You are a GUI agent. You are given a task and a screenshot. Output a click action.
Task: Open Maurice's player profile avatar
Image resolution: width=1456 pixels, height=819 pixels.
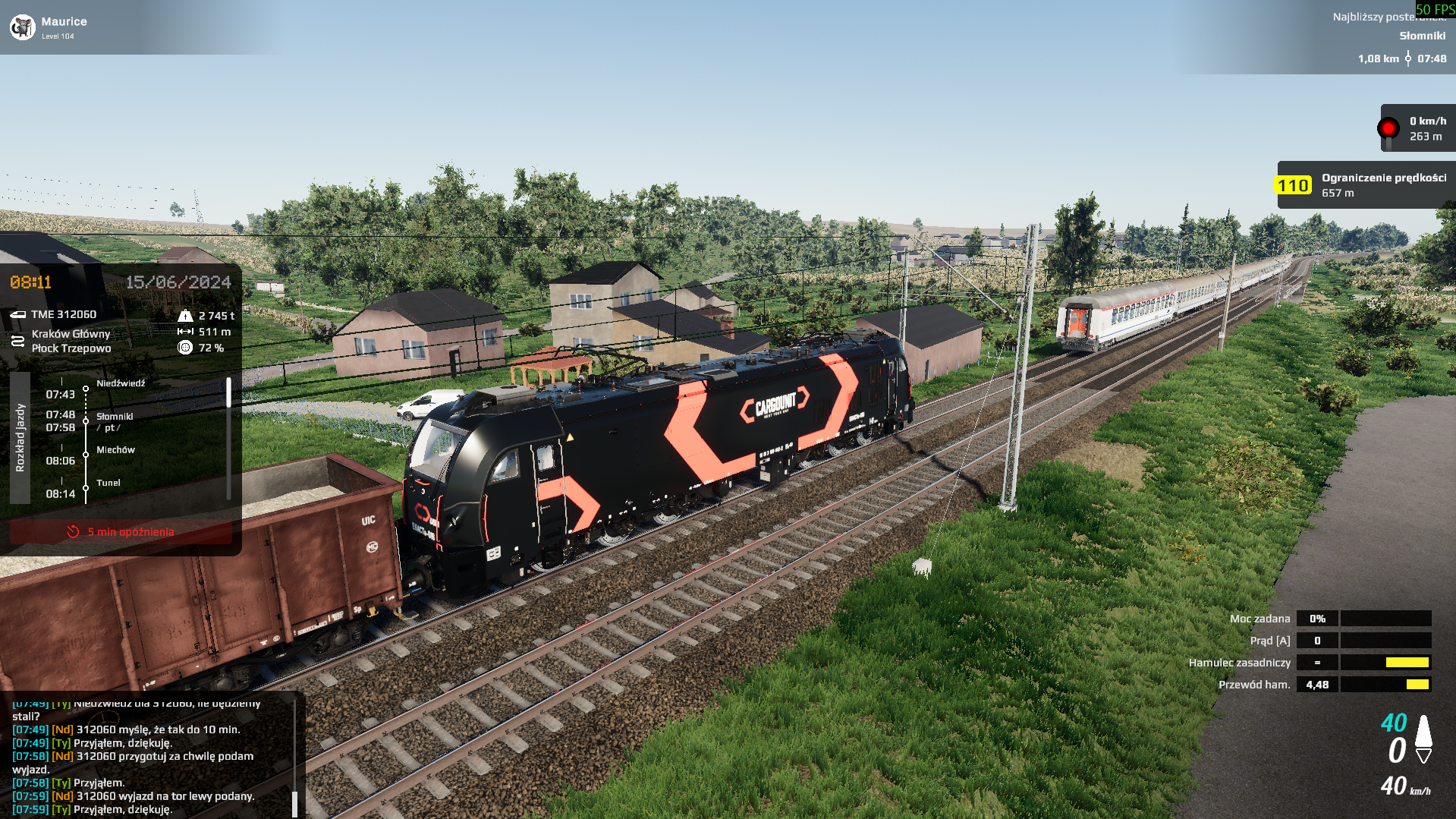coord(23,27)
